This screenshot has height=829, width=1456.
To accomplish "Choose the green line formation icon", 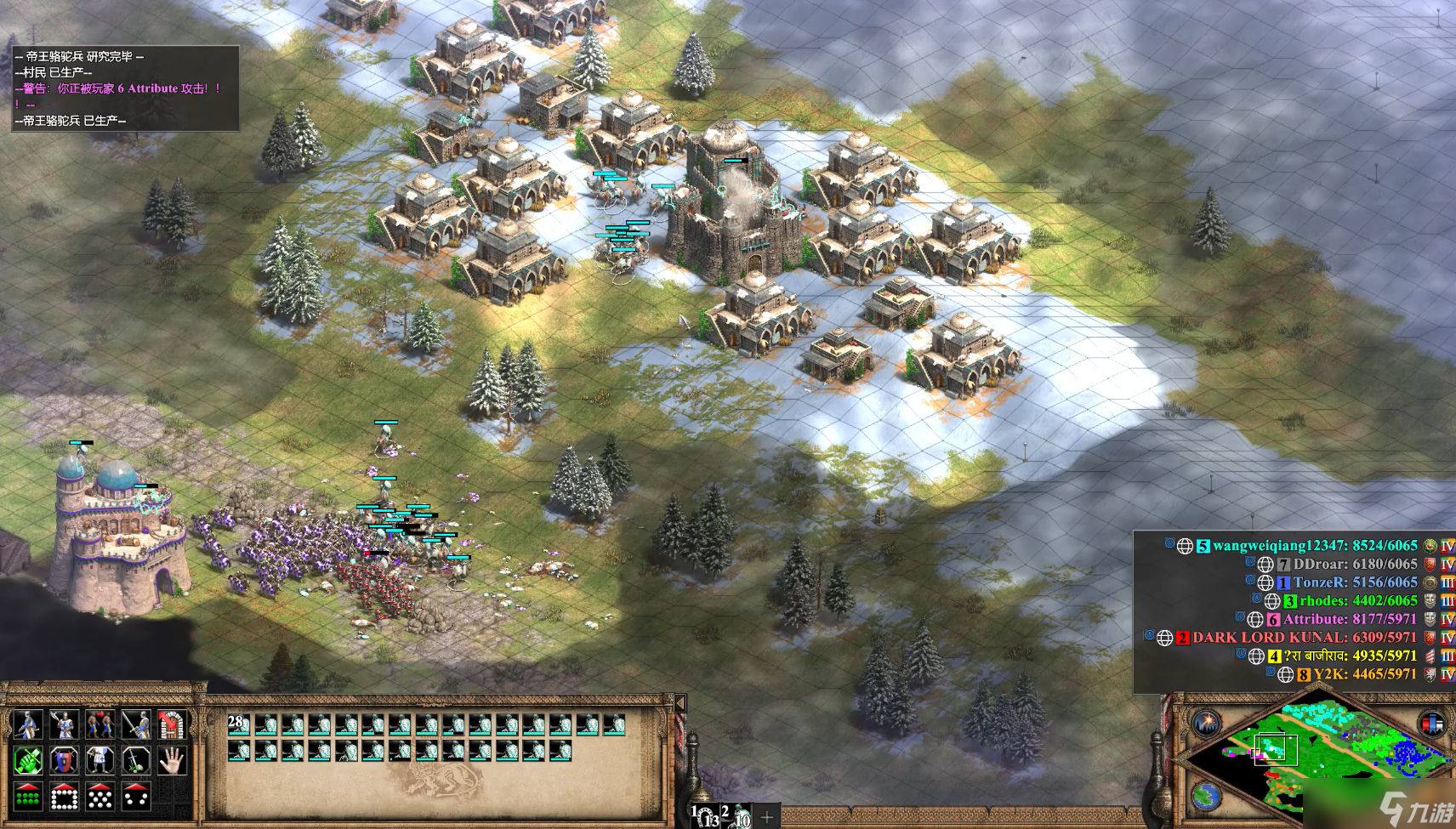I will coord(28,797).
